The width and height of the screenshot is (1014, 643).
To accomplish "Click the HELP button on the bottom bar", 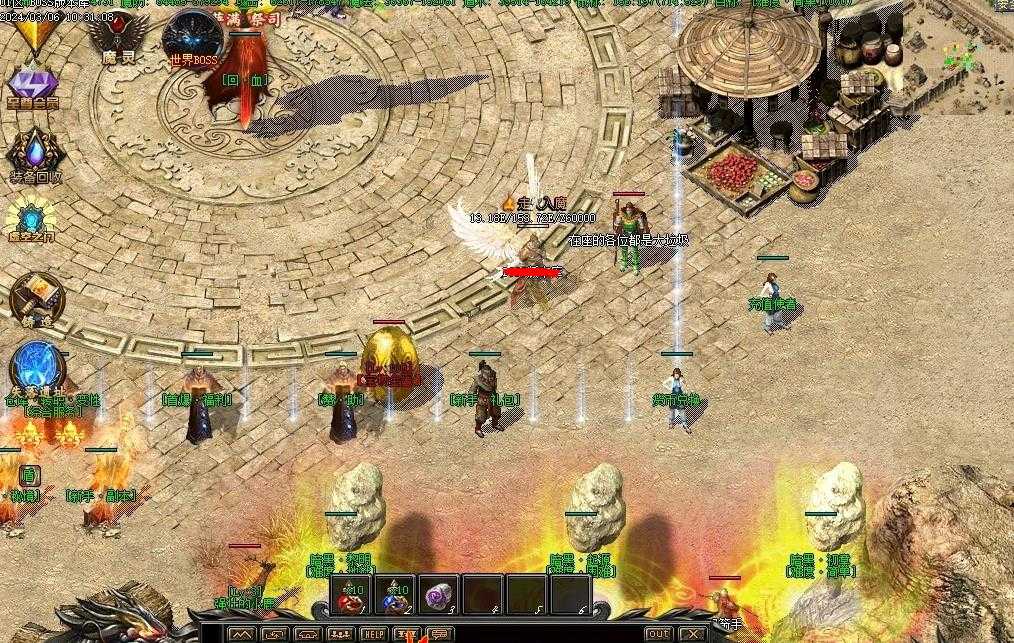I will pos(373,634).
